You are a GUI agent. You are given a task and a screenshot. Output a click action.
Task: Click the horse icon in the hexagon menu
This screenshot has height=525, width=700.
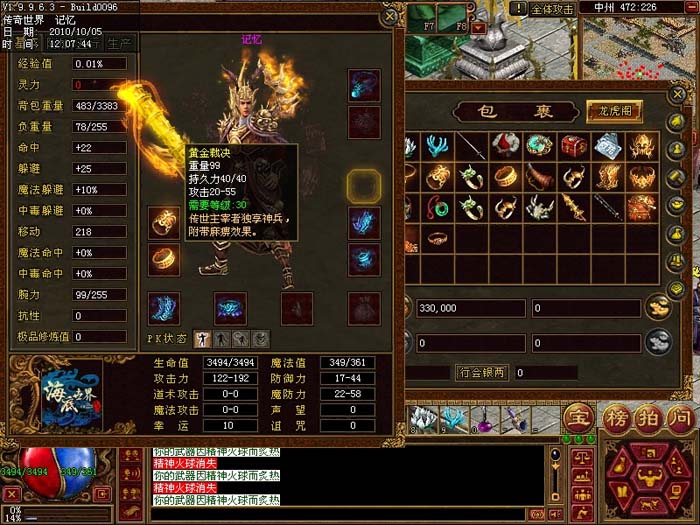pyautogui.click(x=650, y=503)
